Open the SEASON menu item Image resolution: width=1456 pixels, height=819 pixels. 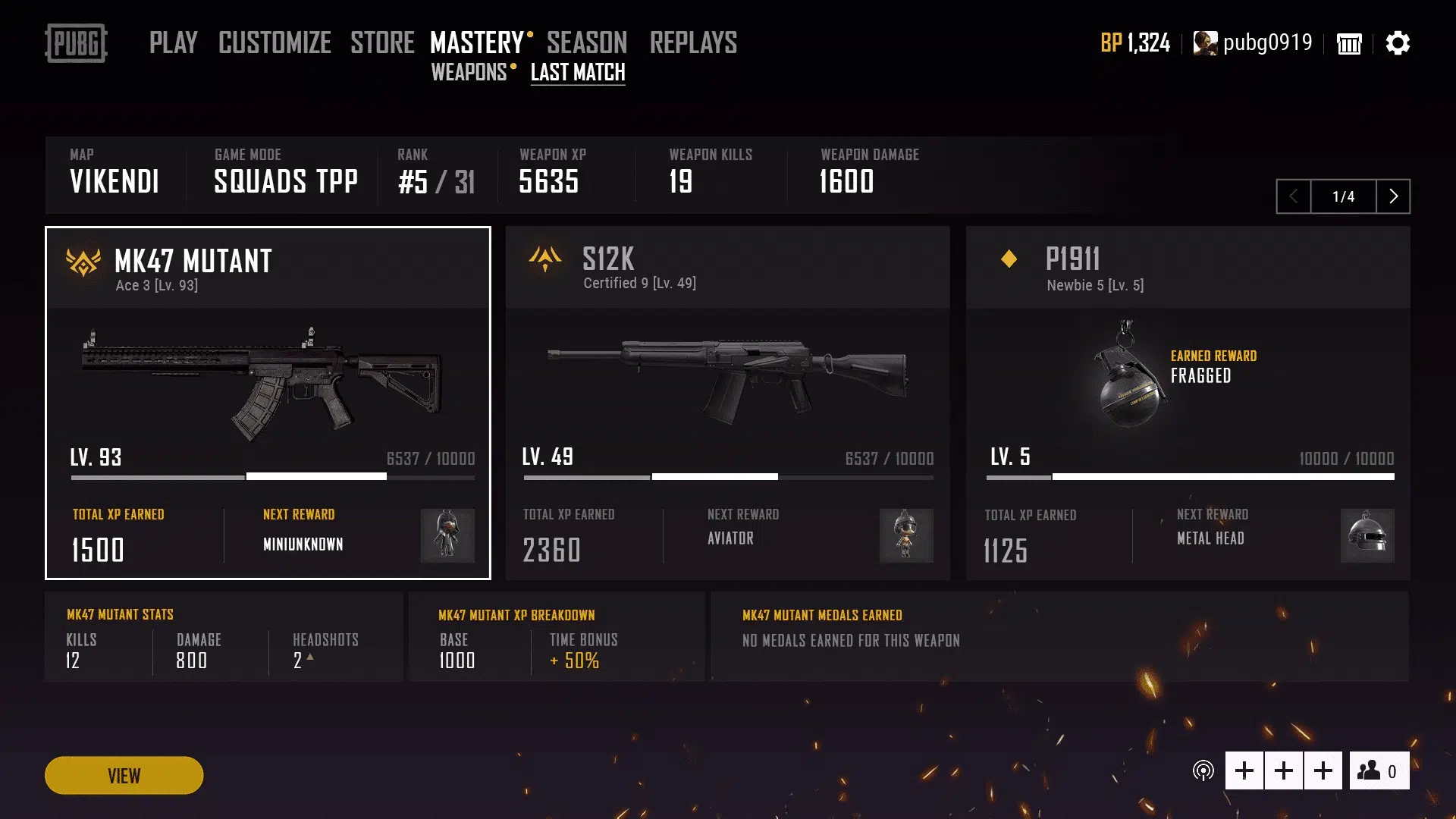point(586,43)
